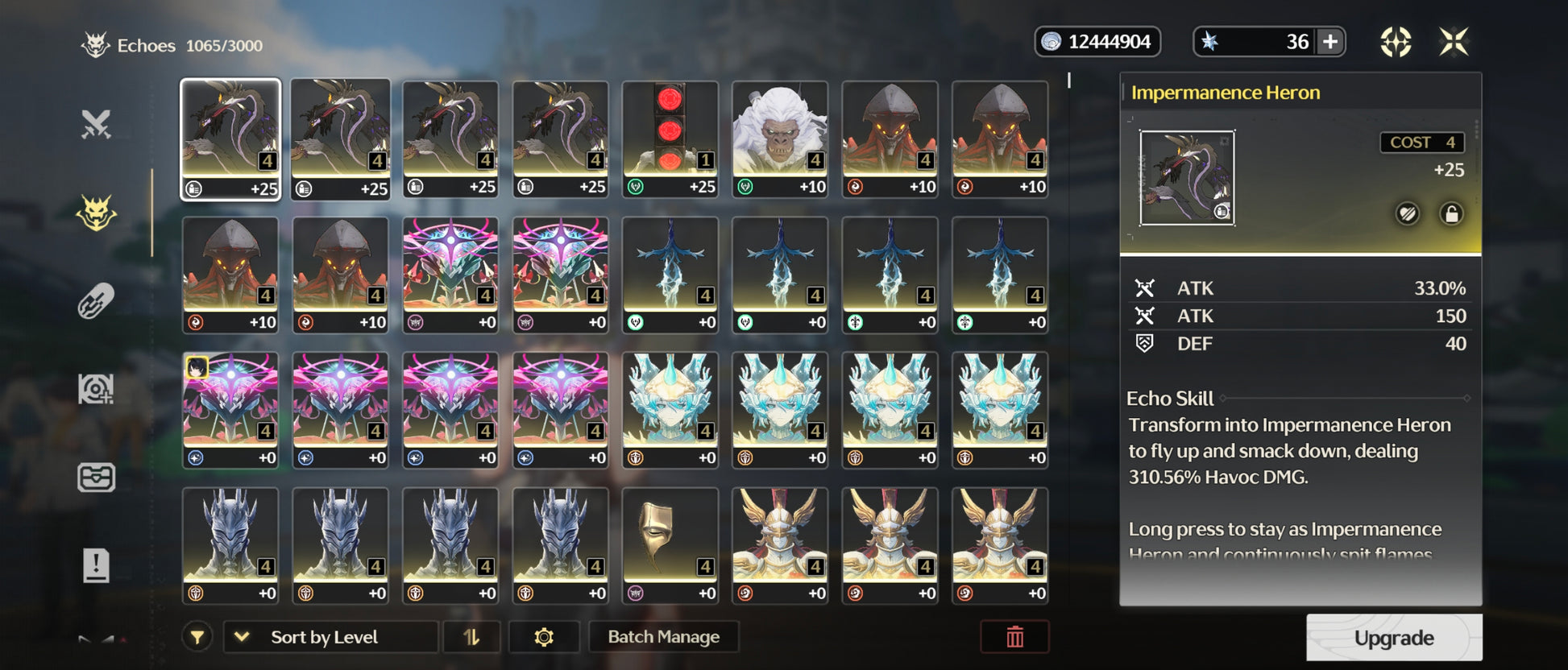The width and height of the screenshot is (1568, 670).
Task: Switch to the pill-shaped items tab
Action: point(96,301)
